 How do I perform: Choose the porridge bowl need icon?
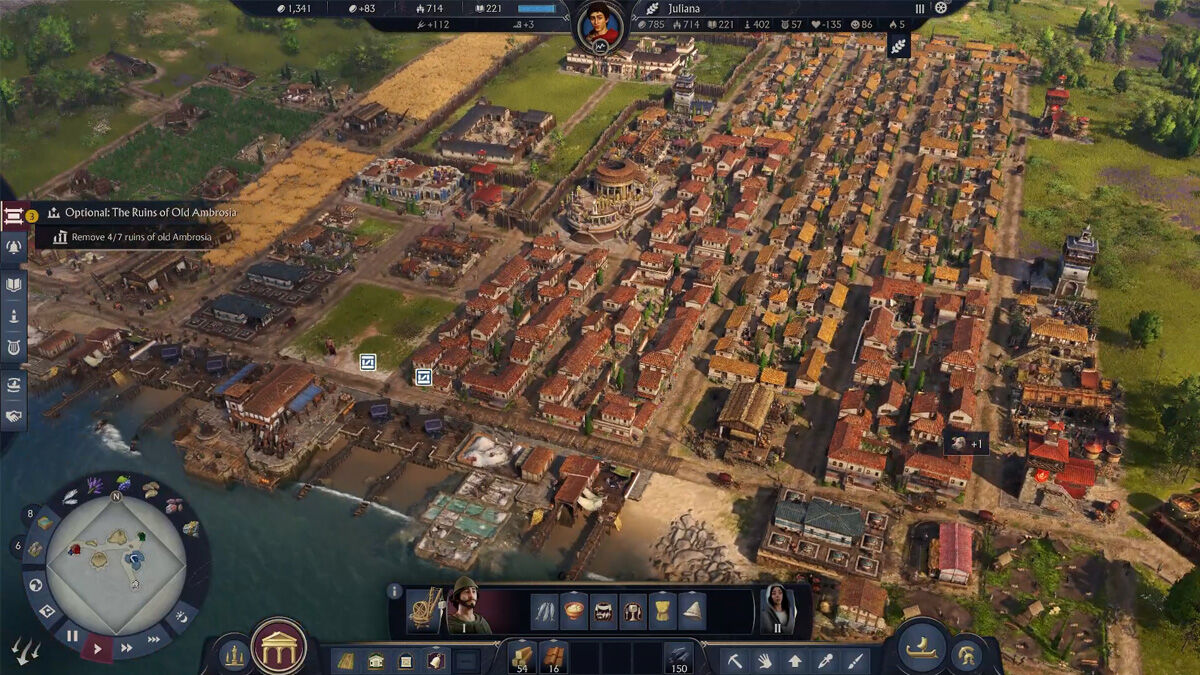(x=574, y=610)
